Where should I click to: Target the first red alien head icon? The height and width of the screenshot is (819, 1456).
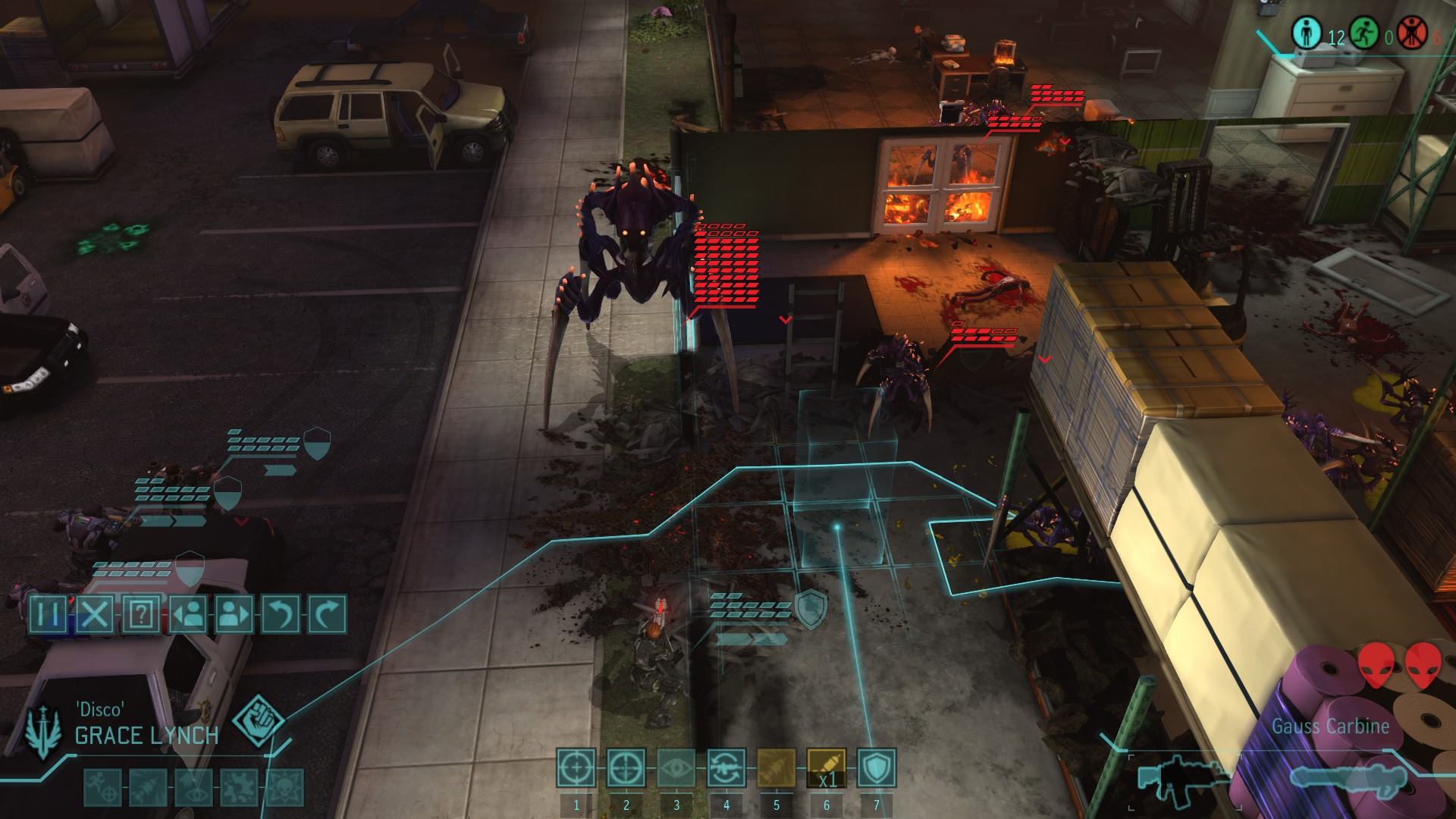1376,665
